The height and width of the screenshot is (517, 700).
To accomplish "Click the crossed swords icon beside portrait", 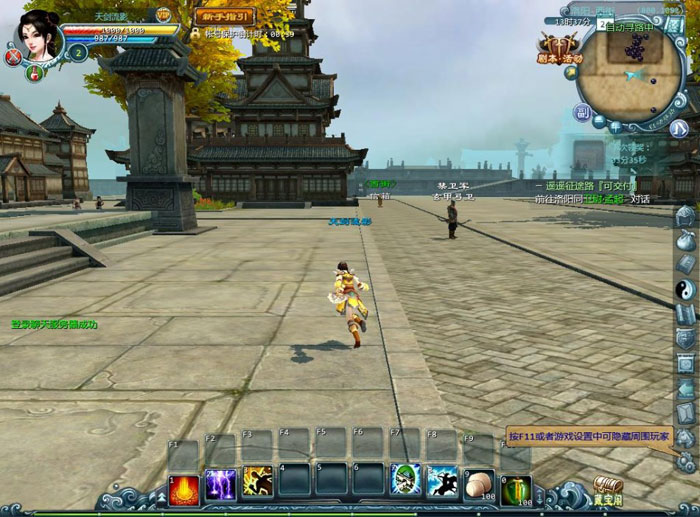I will 13,58.
